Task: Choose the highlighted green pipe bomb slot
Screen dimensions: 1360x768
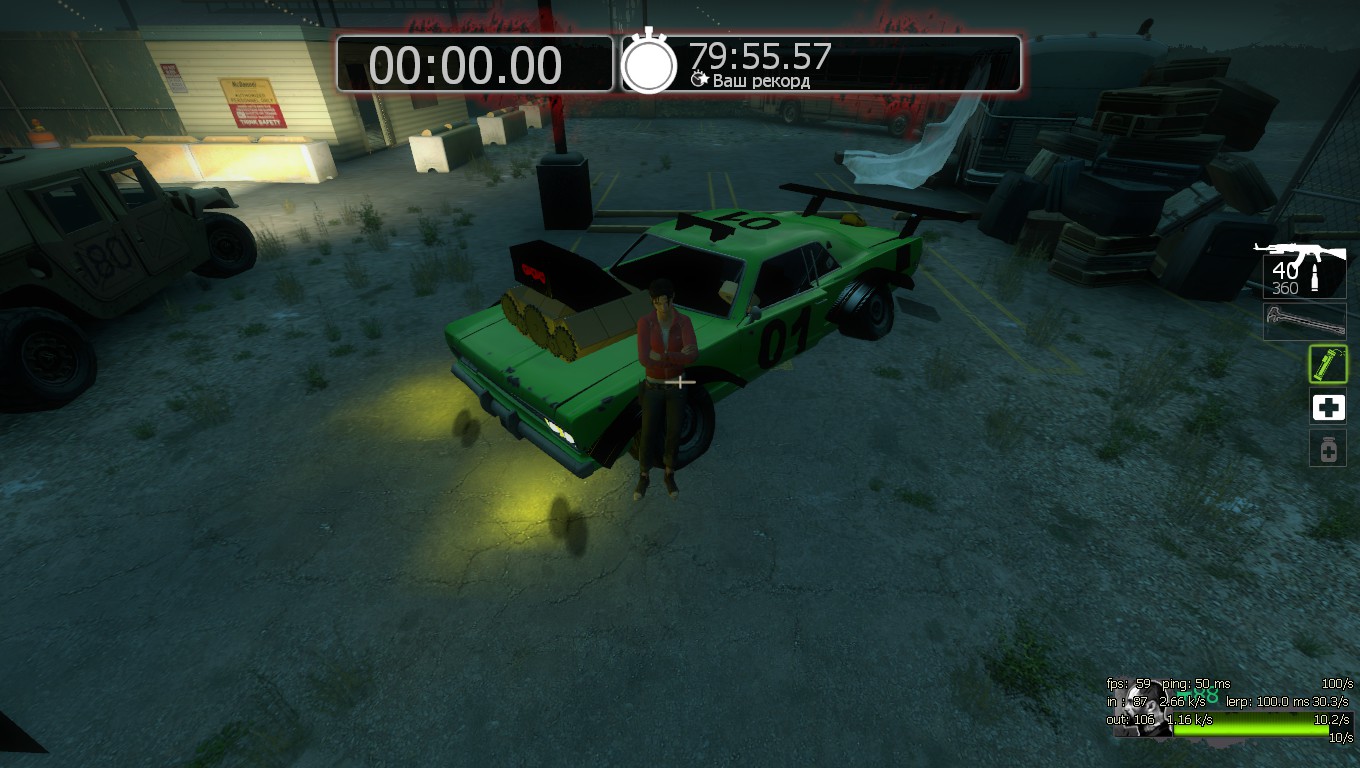Action: click(x=1328, y=364)
